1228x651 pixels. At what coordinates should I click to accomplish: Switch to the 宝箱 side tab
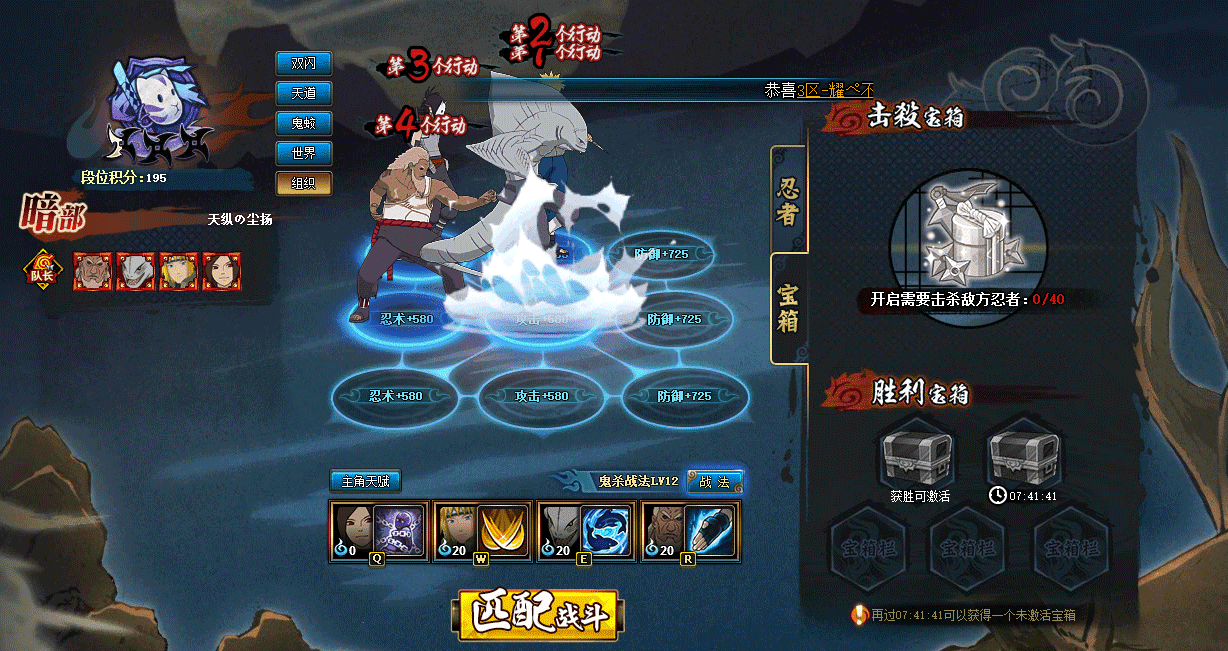click(x=789, y=308)
